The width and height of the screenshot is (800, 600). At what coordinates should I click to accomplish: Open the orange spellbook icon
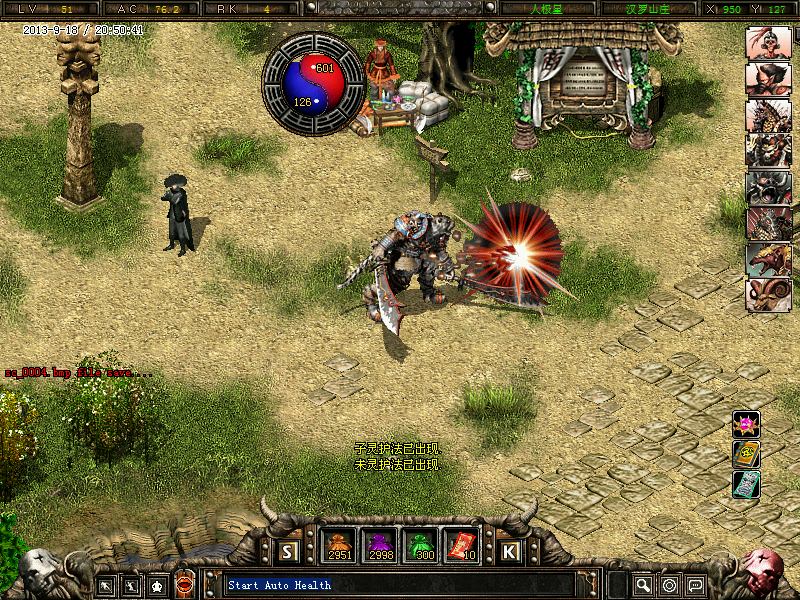(746, 455)
